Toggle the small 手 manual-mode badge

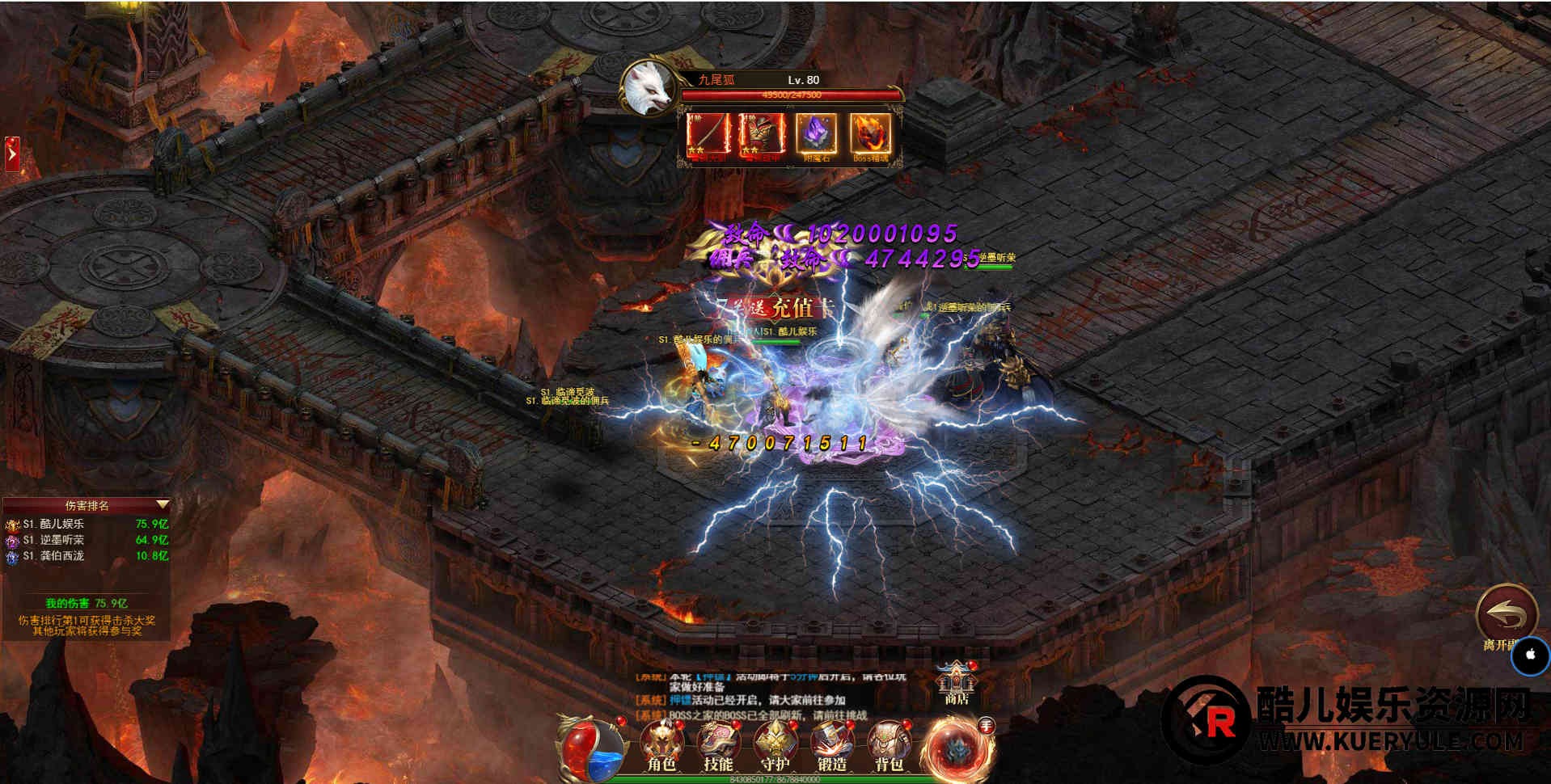click(x=986, y=726)
